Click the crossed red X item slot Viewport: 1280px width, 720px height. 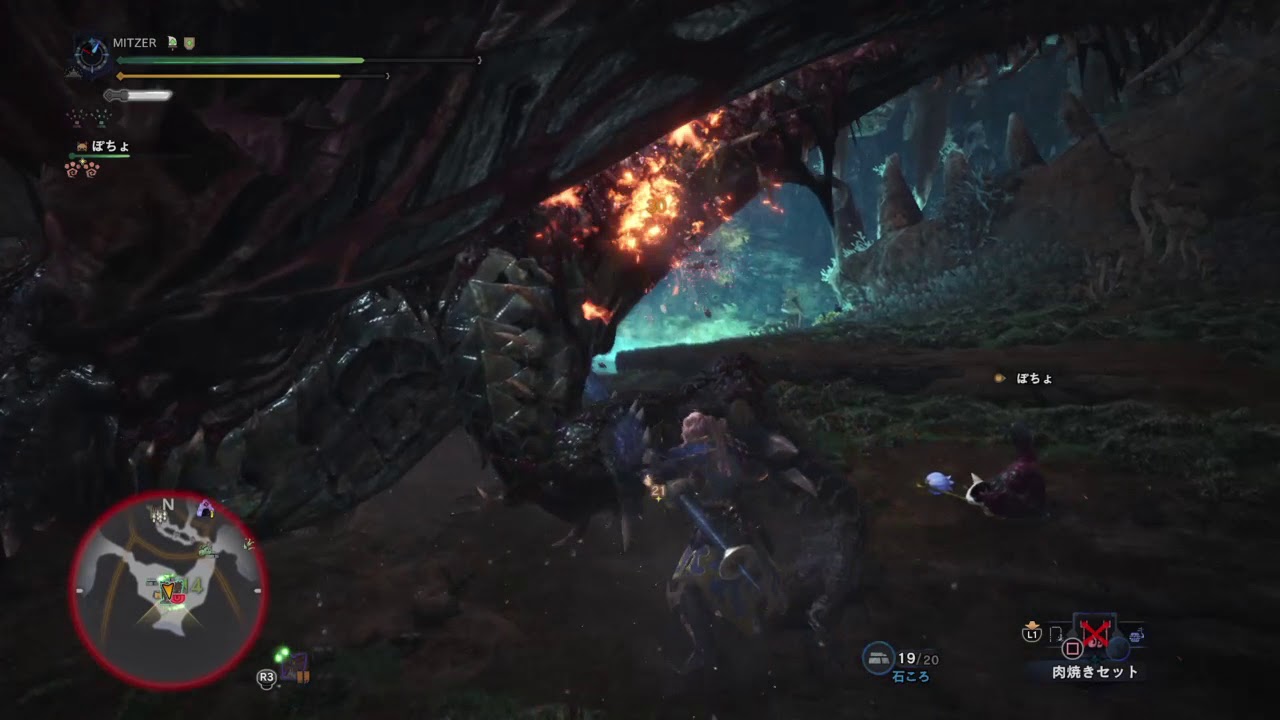[1095, 633]
